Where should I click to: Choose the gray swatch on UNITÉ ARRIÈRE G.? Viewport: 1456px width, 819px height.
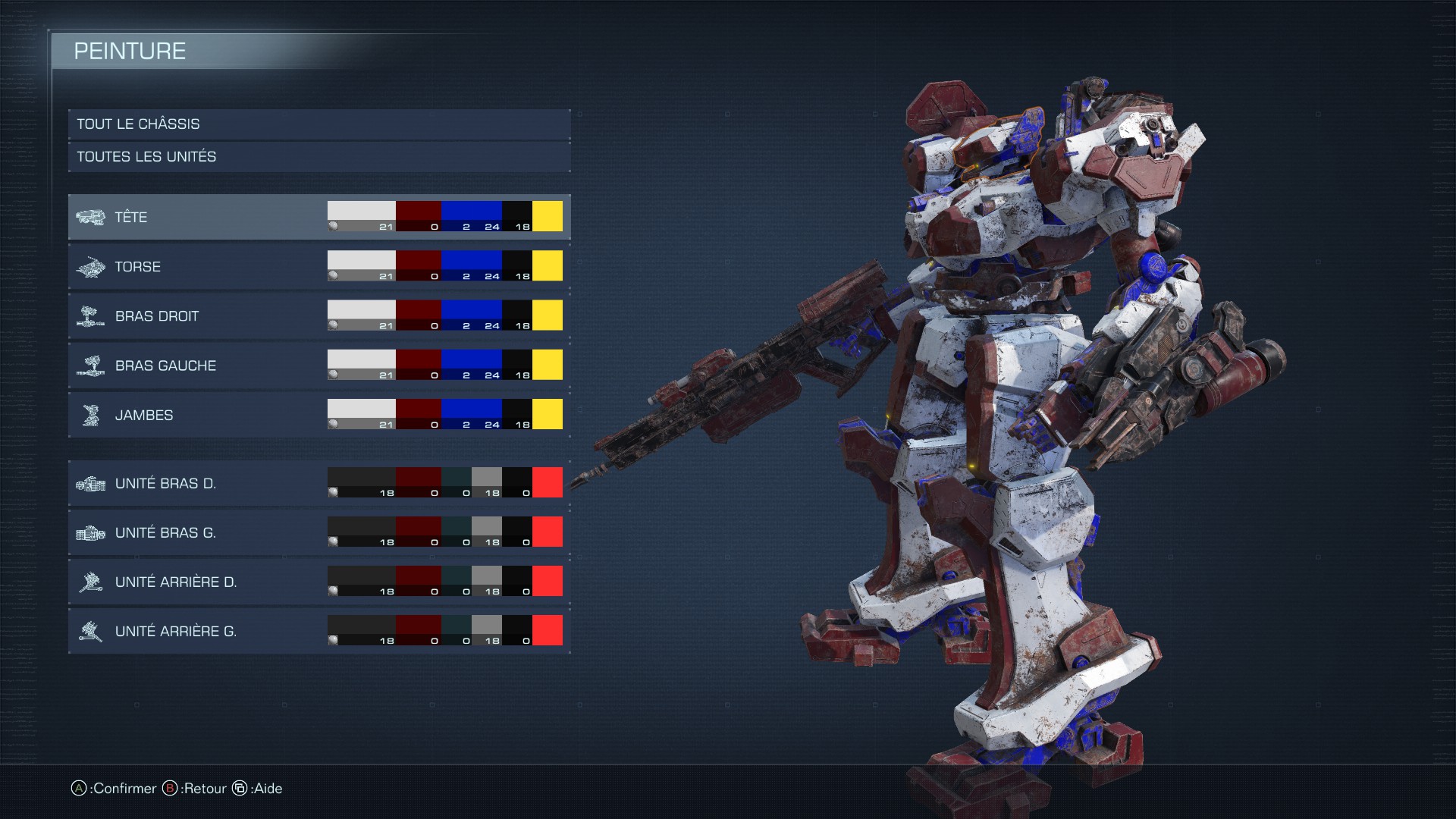[486, 626]
